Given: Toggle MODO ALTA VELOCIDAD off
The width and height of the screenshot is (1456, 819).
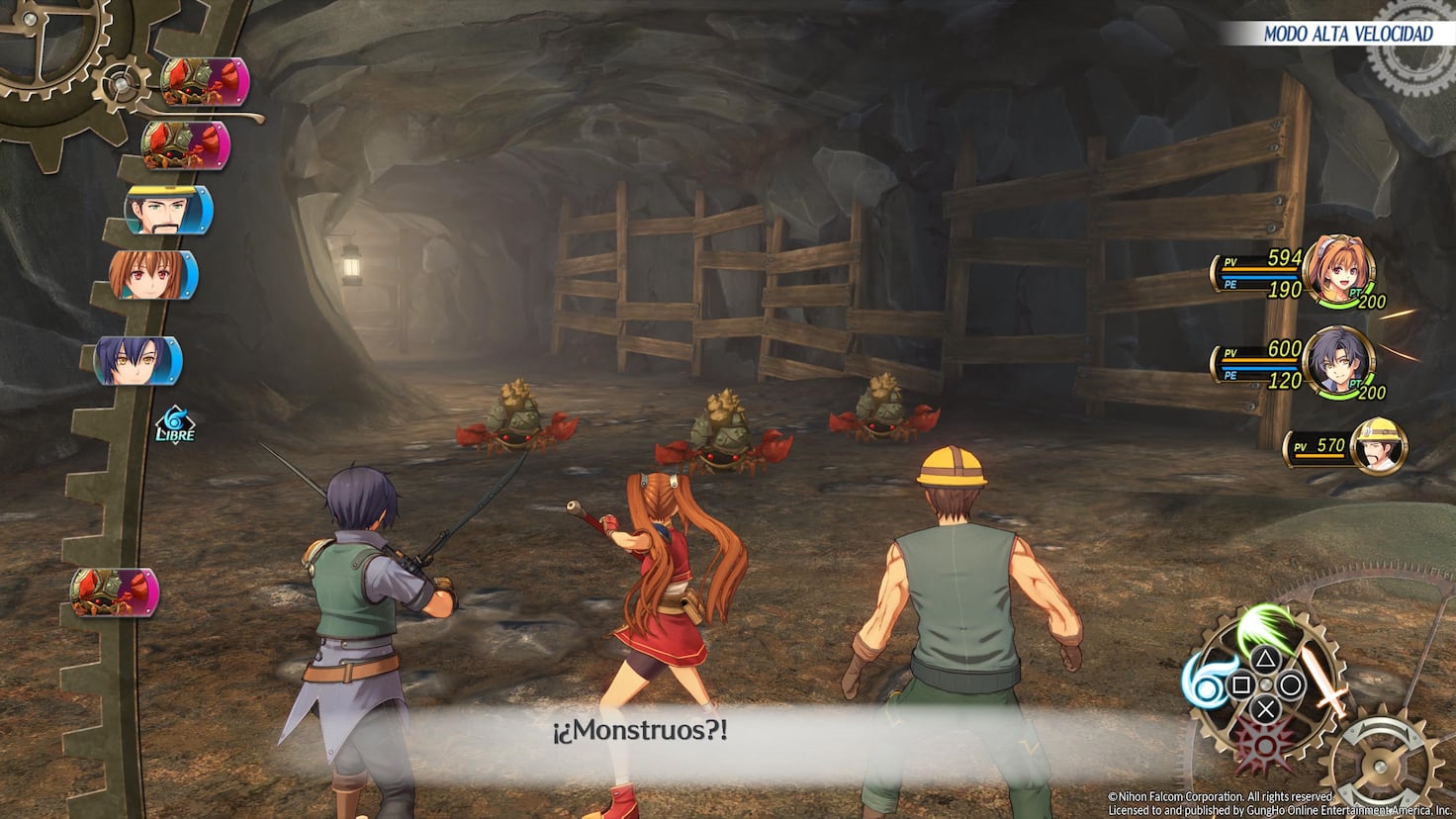Looking at the screenshot, I should pos(1347,32).
